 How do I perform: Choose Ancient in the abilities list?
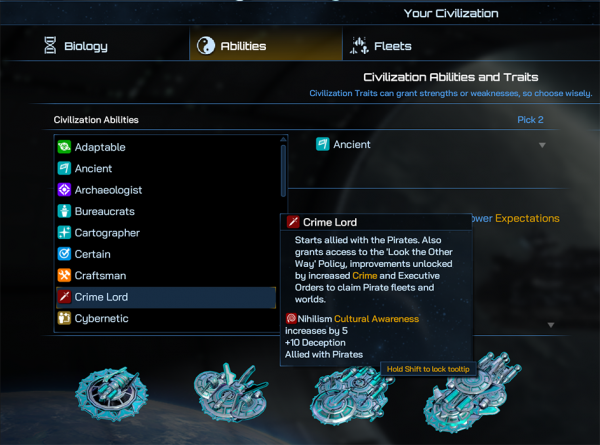(x=93, y=169)
